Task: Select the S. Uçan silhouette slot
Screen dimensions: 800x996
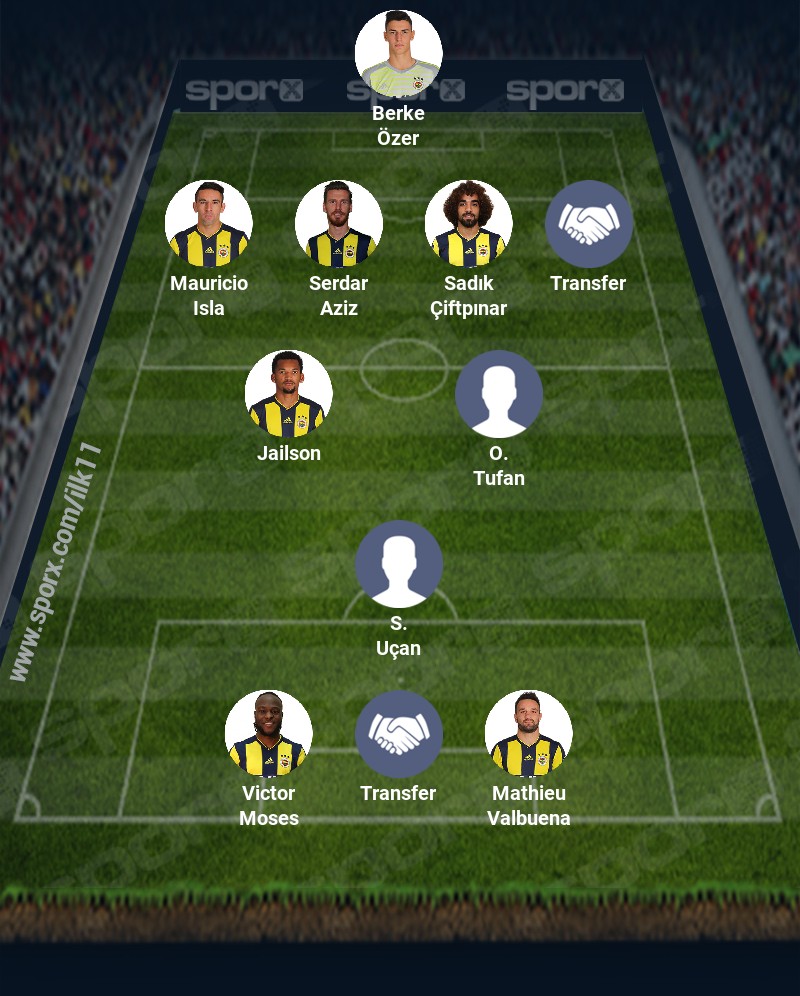Action: 398,564
